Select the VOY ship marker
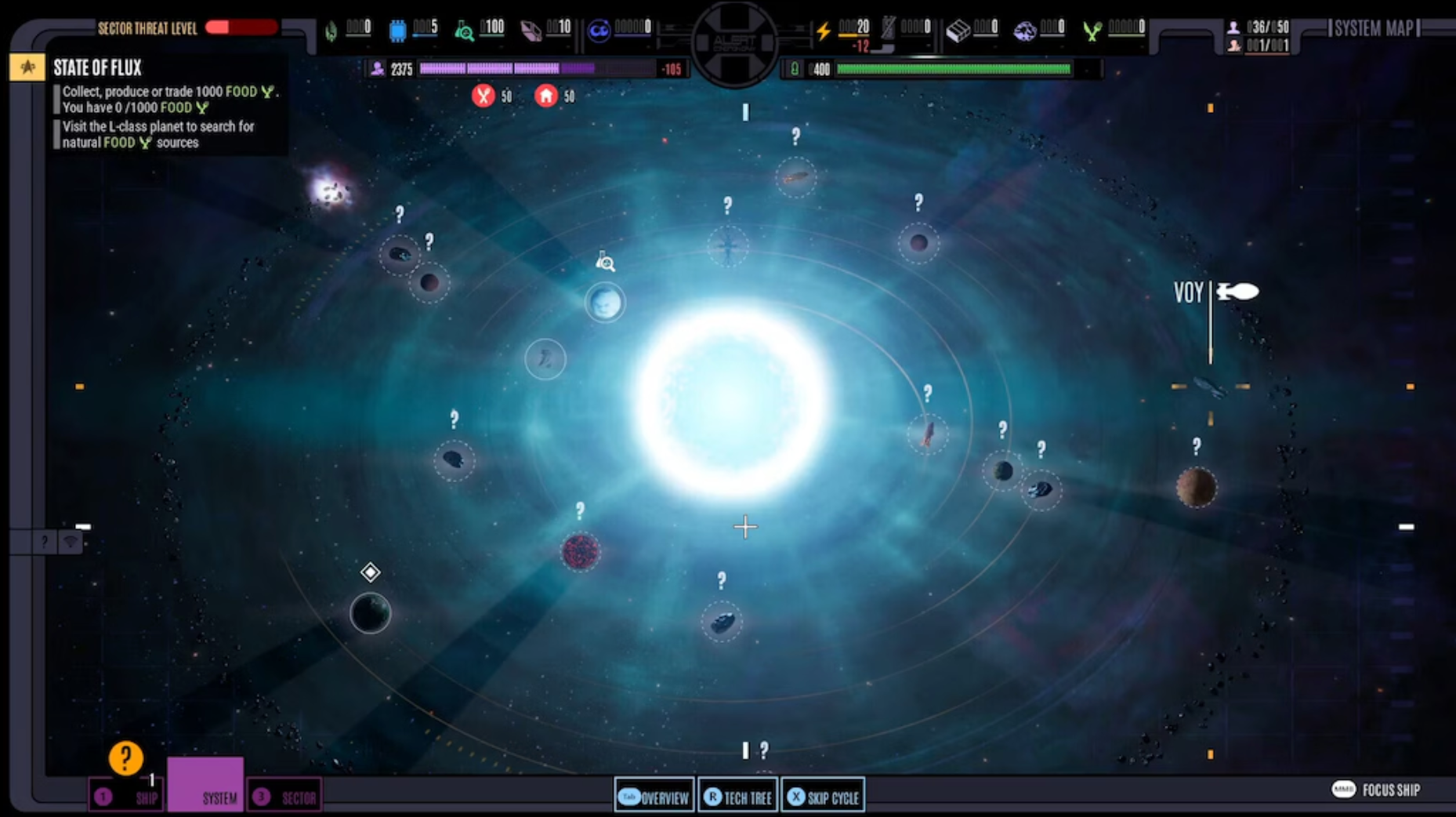The width and height of the screenshot is (1456, 817). (1236, 292)
